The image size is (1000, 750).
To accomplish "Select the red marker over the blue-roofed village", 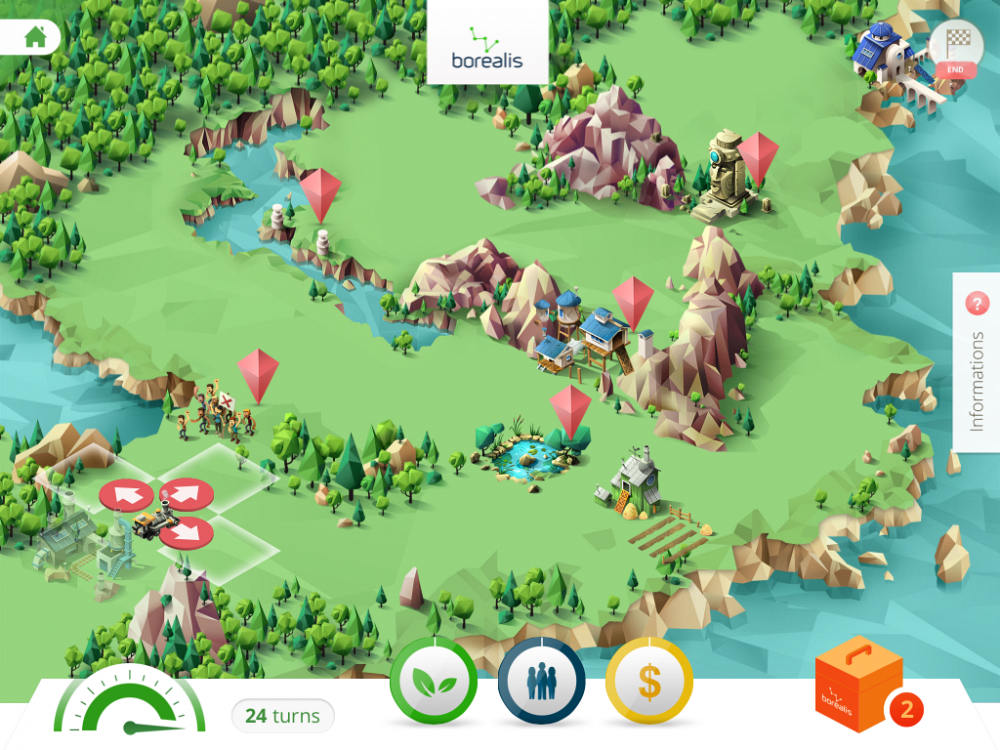I will [633, 299].
